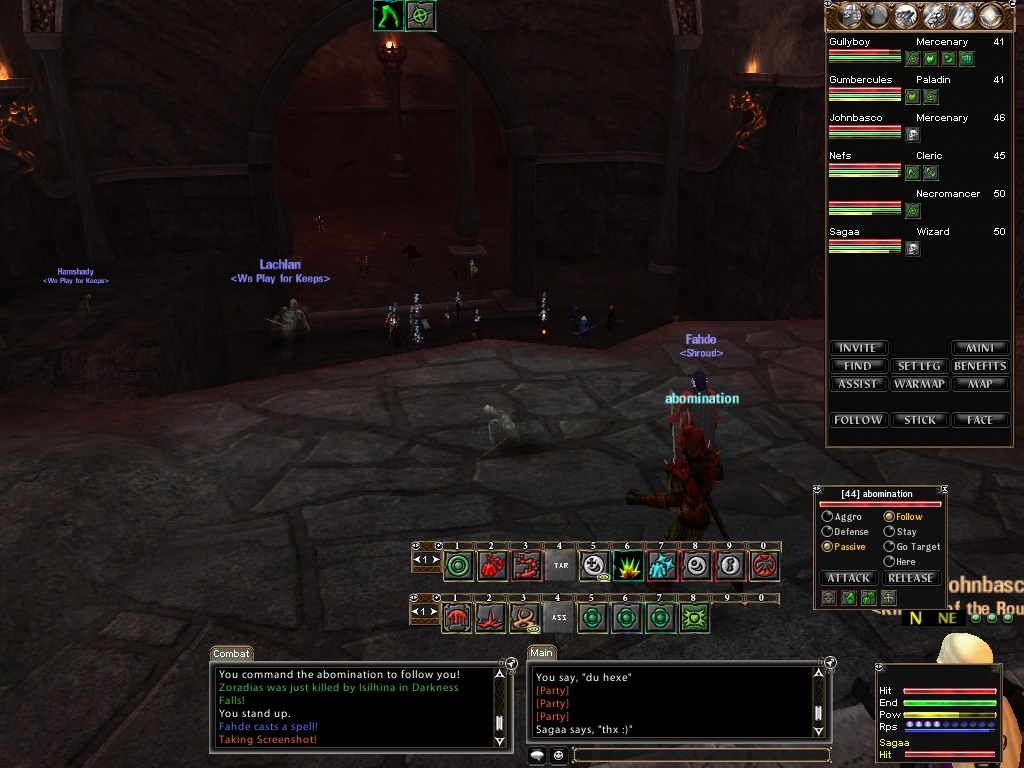Image resolution: width=1024 pixels, height=768 pixels.
Task: Show the BENEFITS window
Action: (x=980, y=366)
